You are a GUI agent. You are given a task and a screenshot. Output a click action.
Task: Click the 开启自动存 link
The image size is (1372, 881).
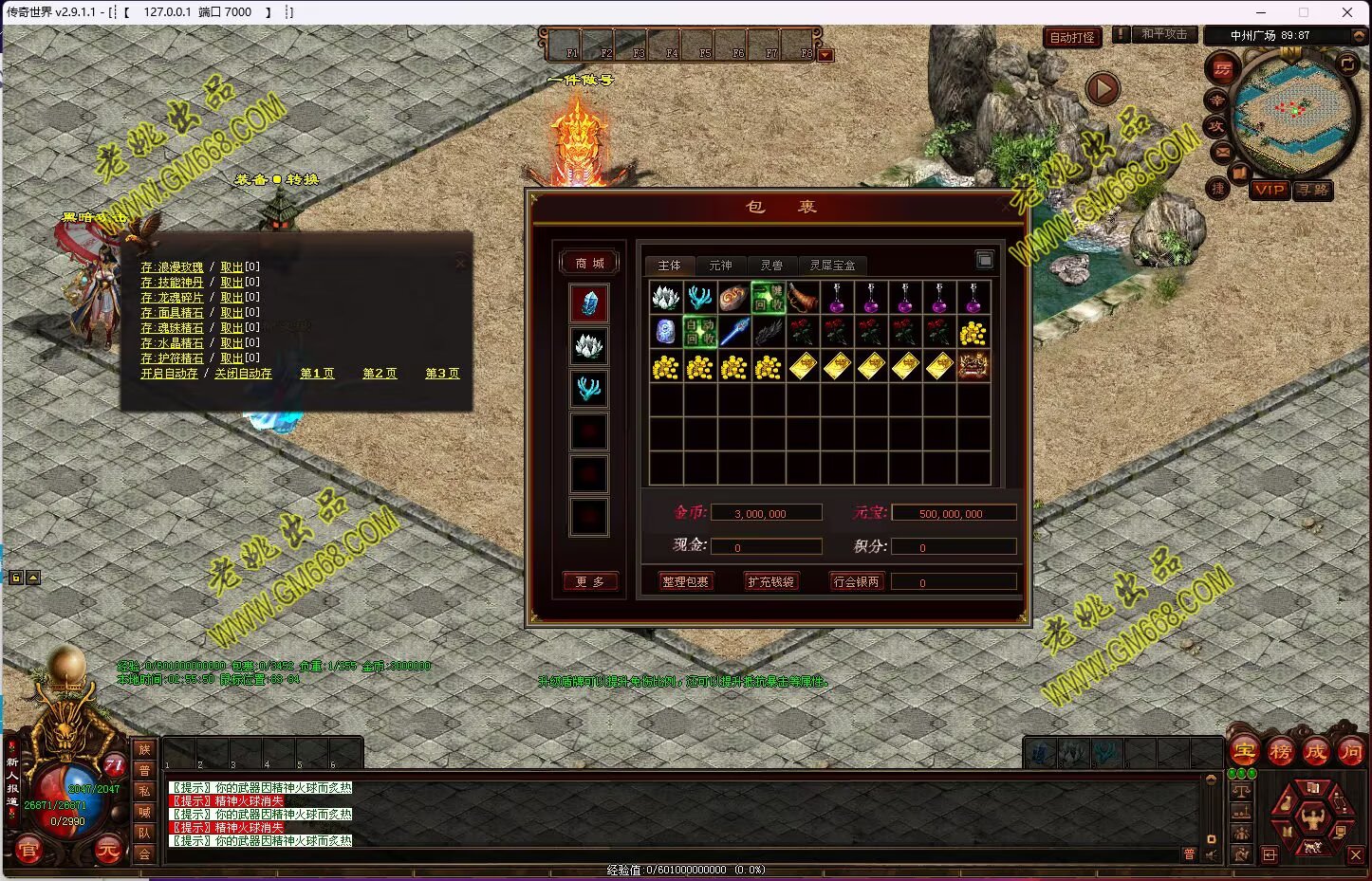(x=169, y=374)
